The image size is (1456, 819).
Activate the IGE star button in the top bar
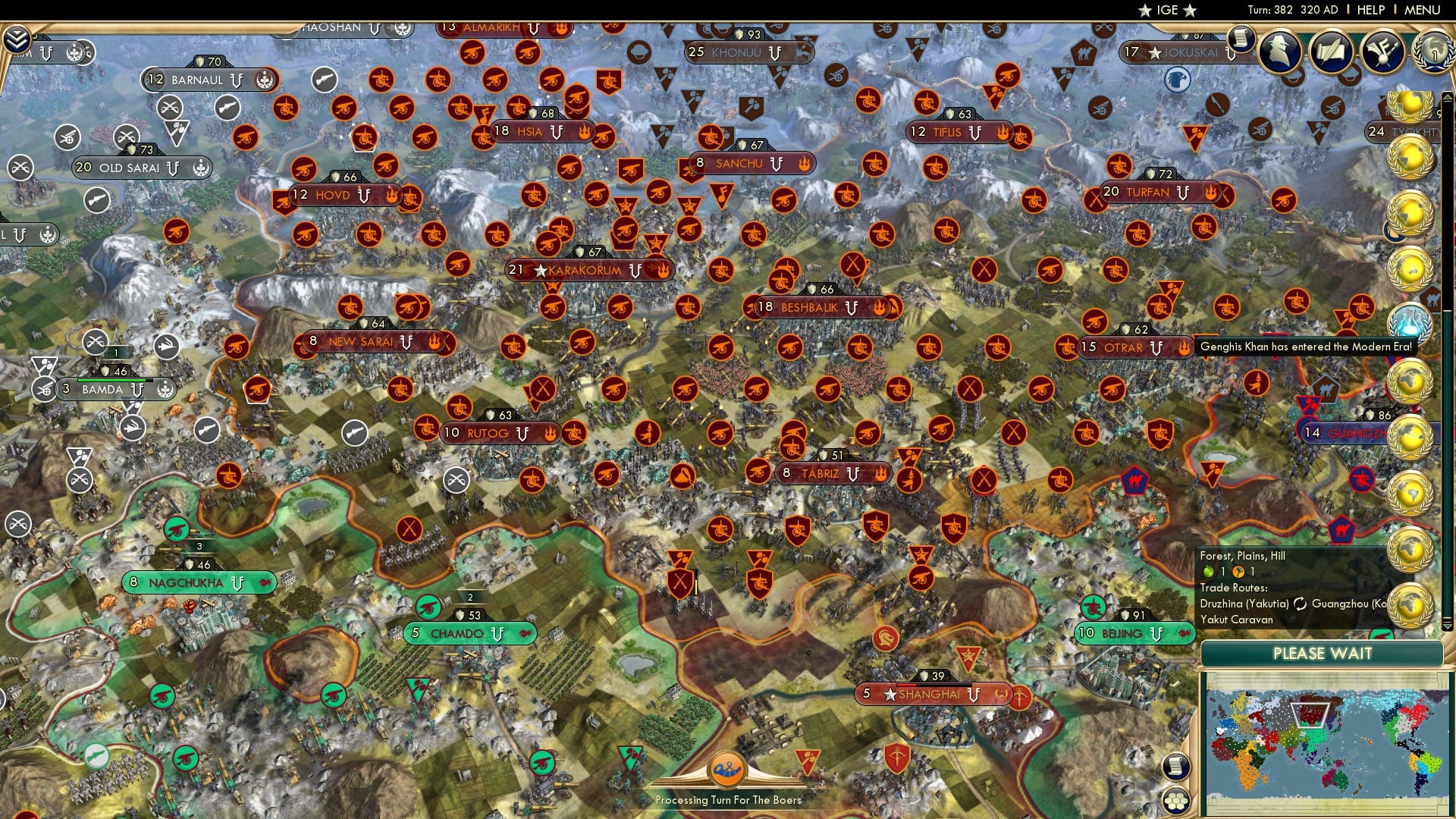click(1168, 10)
